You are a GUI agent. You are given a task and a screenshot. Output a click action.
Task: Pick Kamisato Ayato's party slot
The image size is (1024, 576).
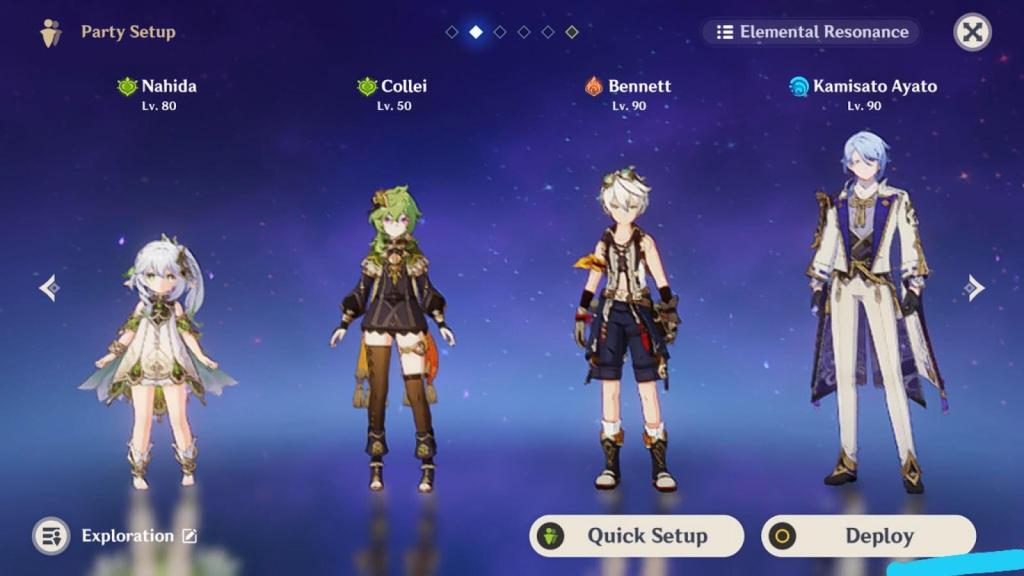(864, 310)
